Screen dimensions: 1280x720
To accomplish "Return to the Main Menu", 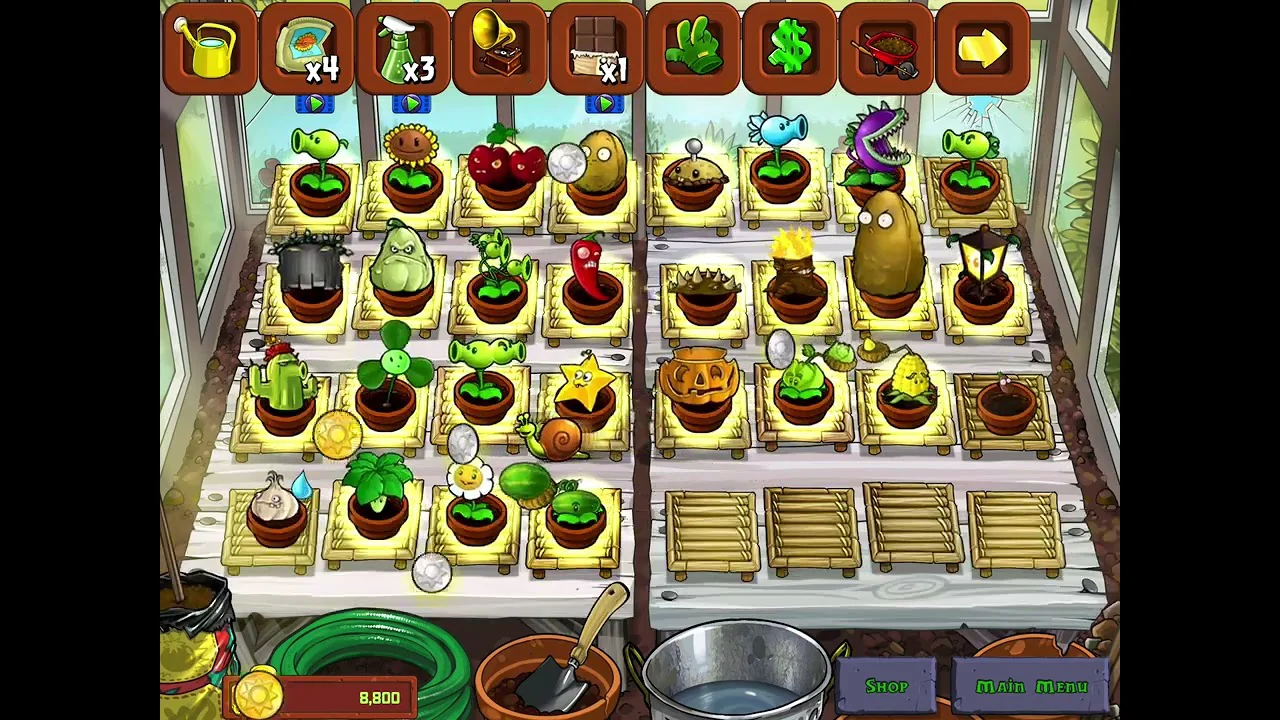I will (x=1031, y=687).
